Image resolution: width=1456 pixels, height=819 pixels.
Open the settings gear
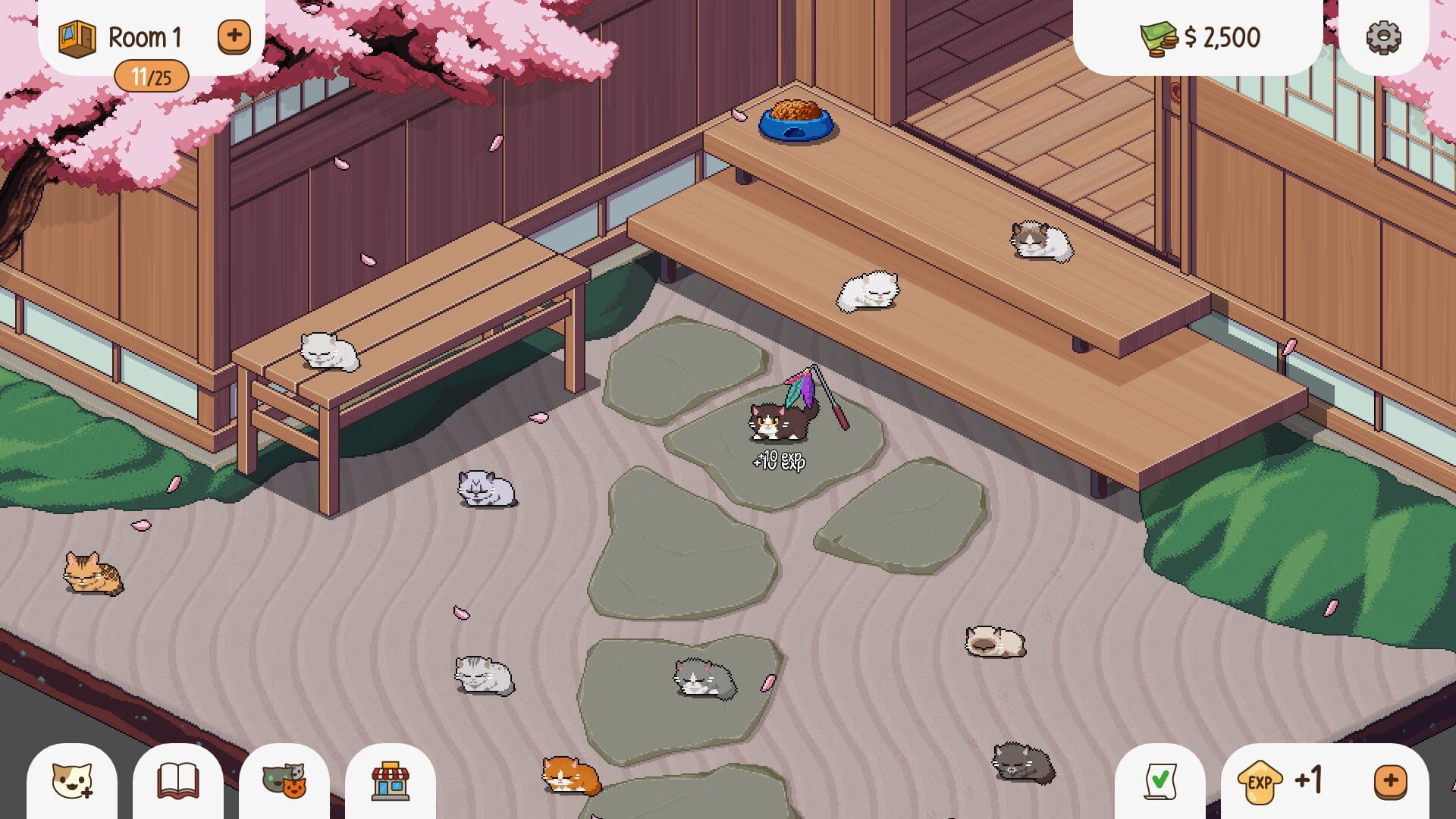(x=1382, y=35)
